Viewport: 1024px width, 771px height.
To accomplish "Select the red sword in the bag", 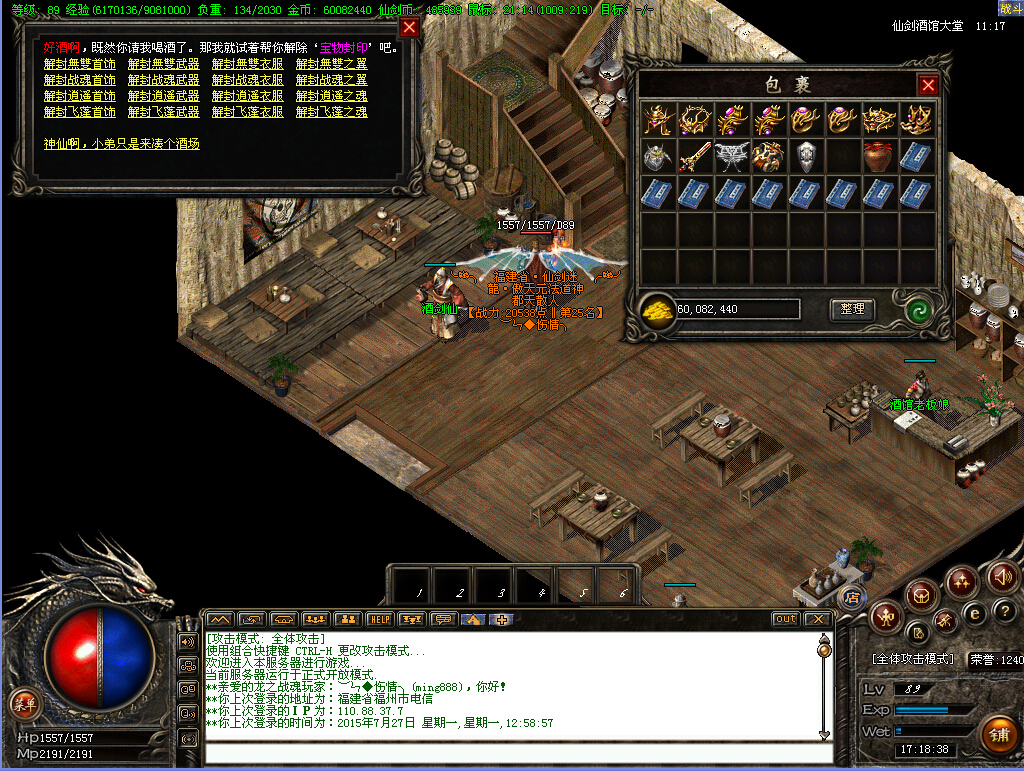I will [695, 156].
